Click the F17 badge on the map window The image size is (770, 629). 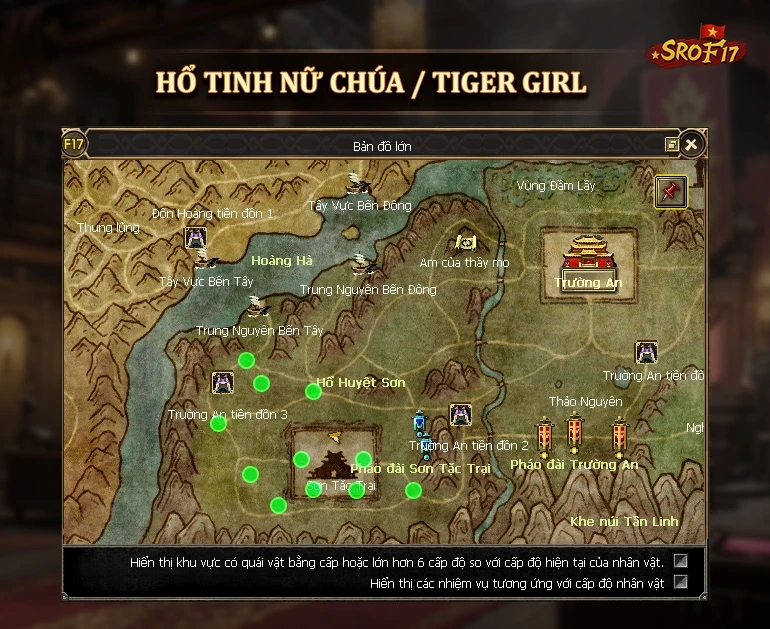point(74,144)
